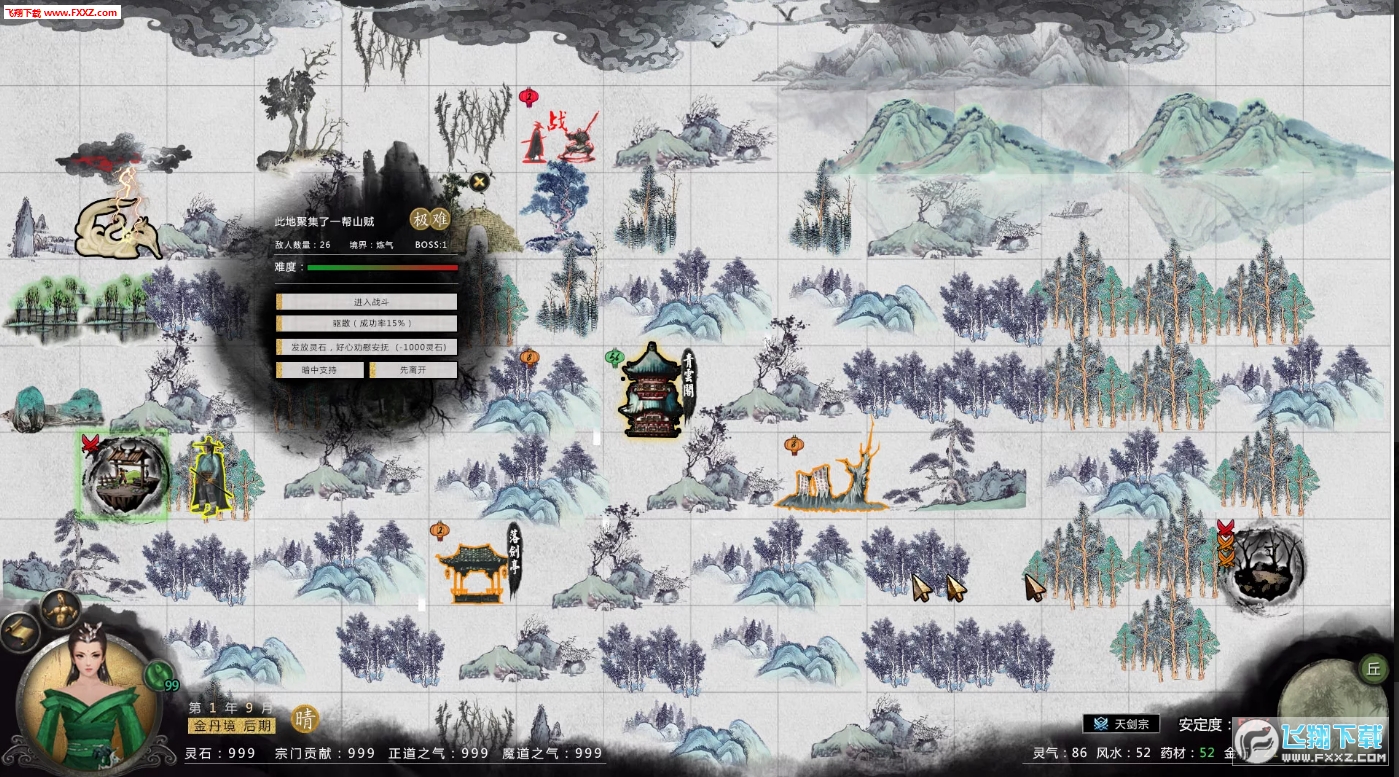Choose the 暗中支持 option
Viewport: 1399px width, 777px height.
coord(320,370)
